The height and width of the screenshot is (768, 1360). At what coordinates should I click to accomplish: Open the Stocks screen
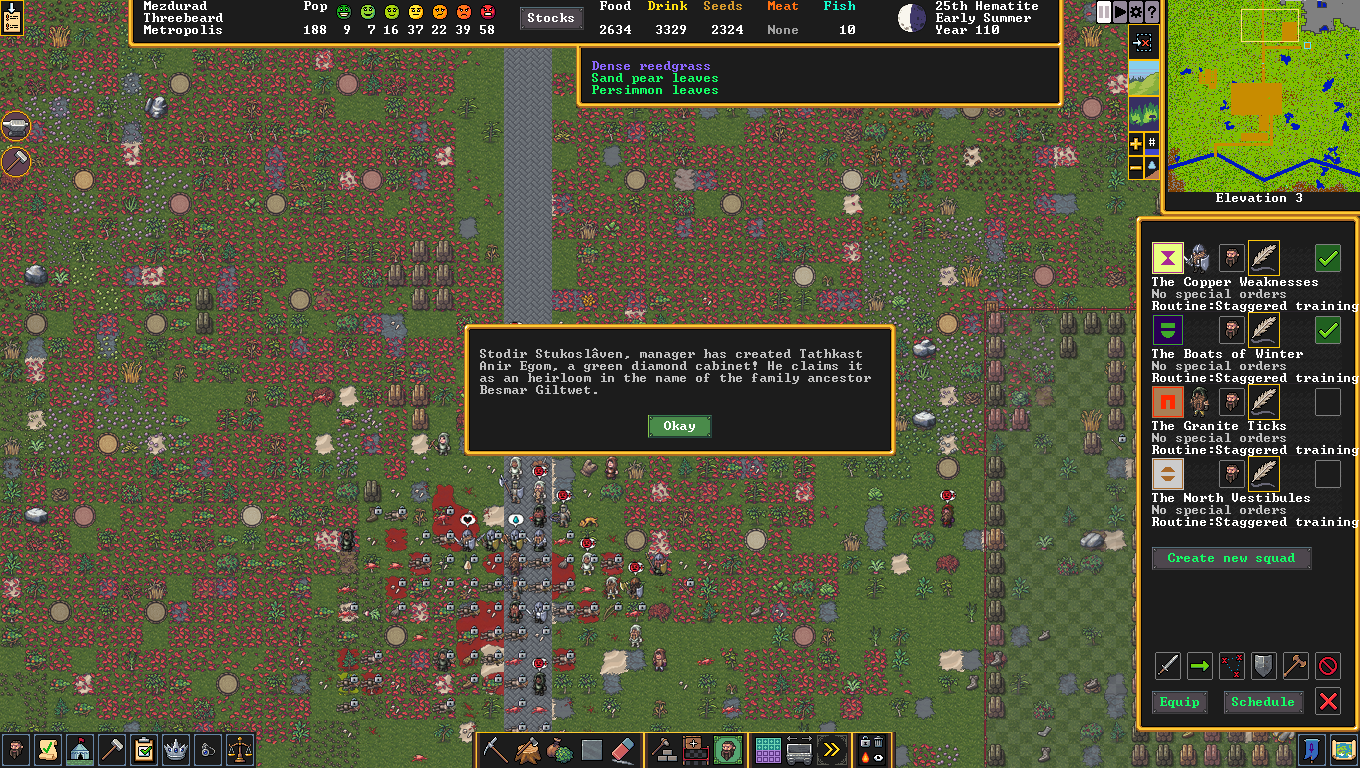pos(551,18)
